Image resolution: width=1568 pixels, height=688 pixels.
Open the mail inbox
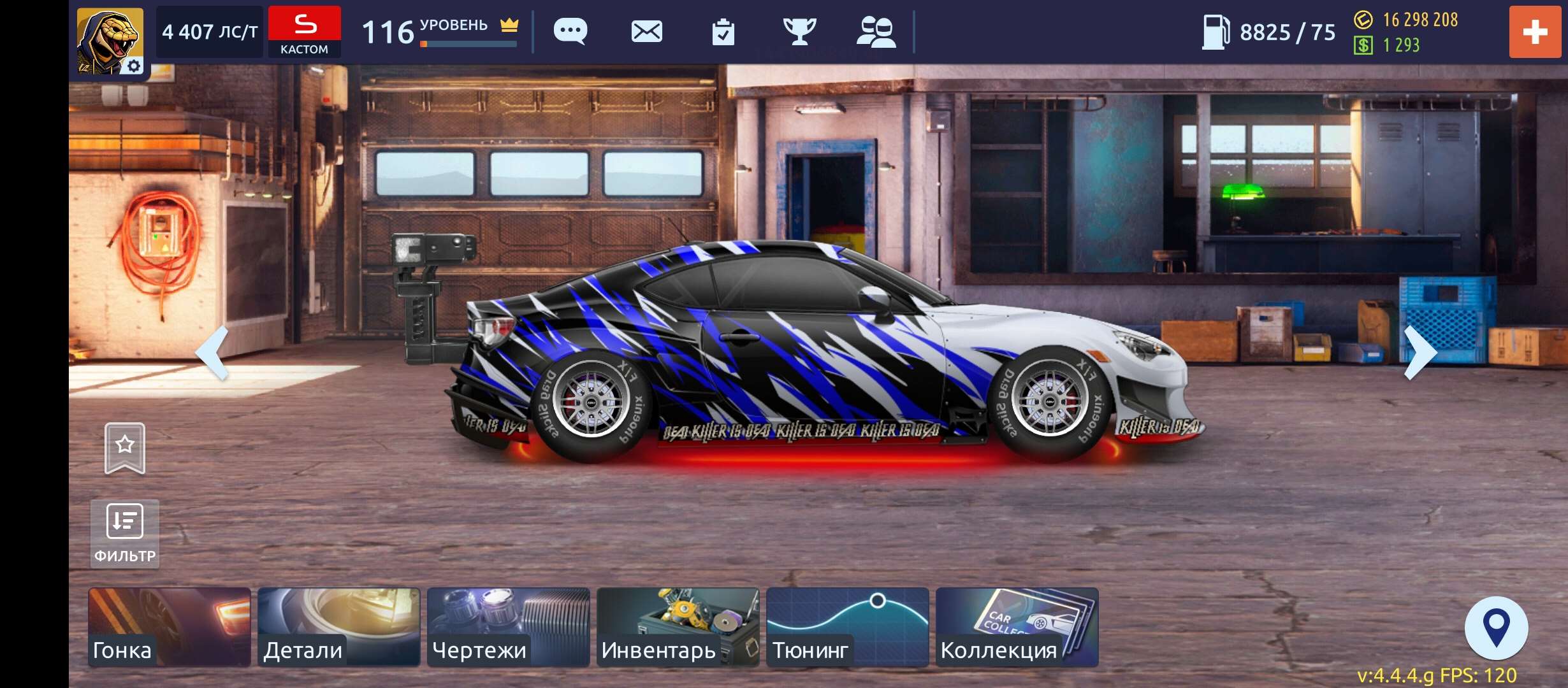click(x=648, y=31)
